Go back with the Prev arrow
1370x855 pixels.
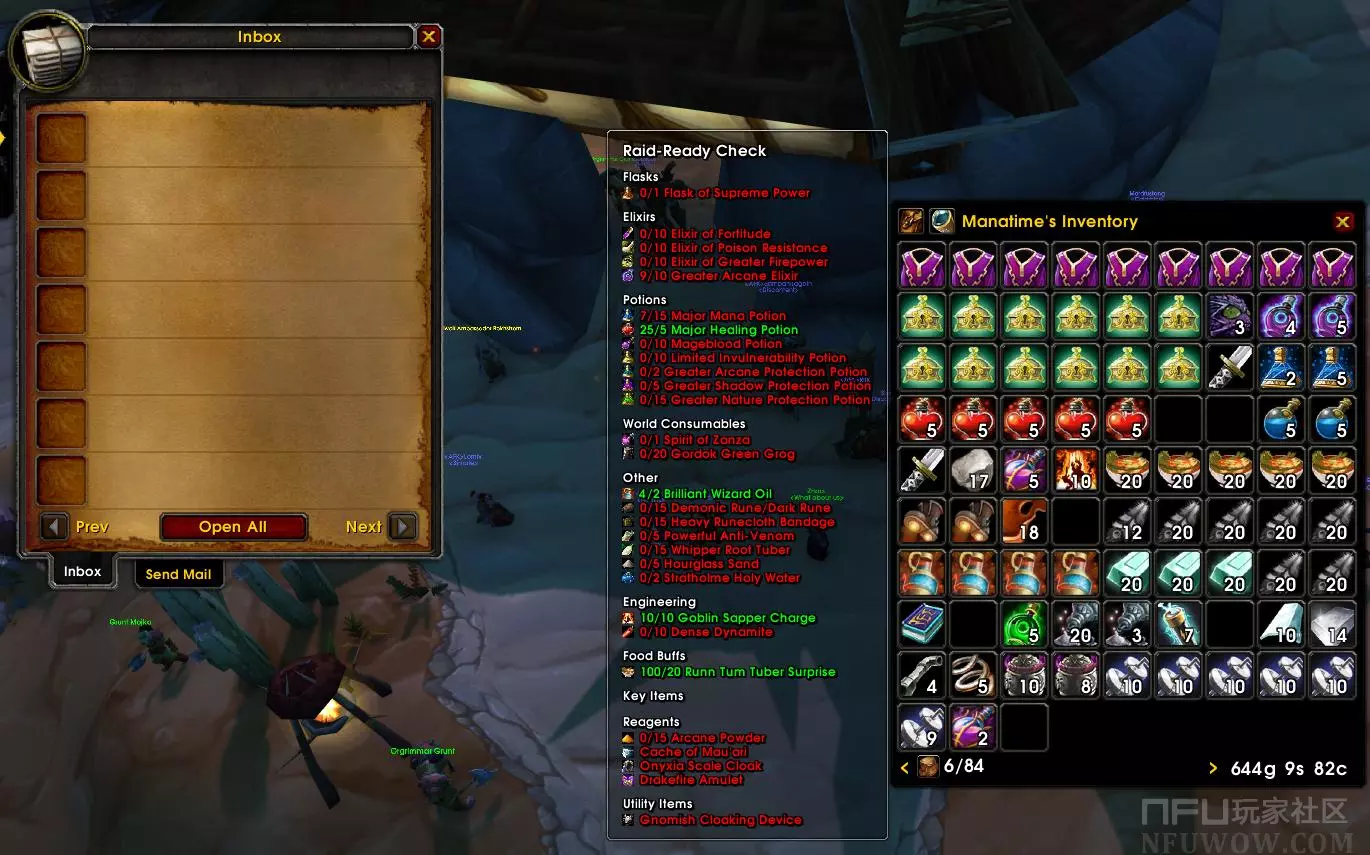click(x=55, y=527)
